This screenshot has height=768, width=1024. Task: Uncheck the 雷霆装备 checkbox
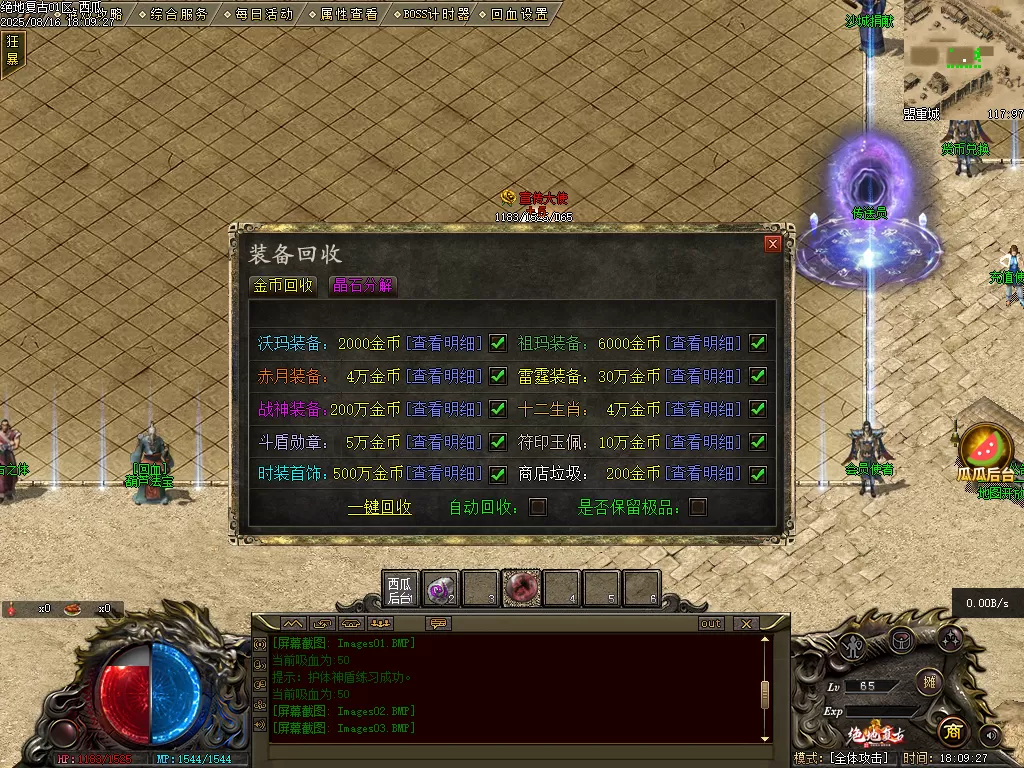758,376
